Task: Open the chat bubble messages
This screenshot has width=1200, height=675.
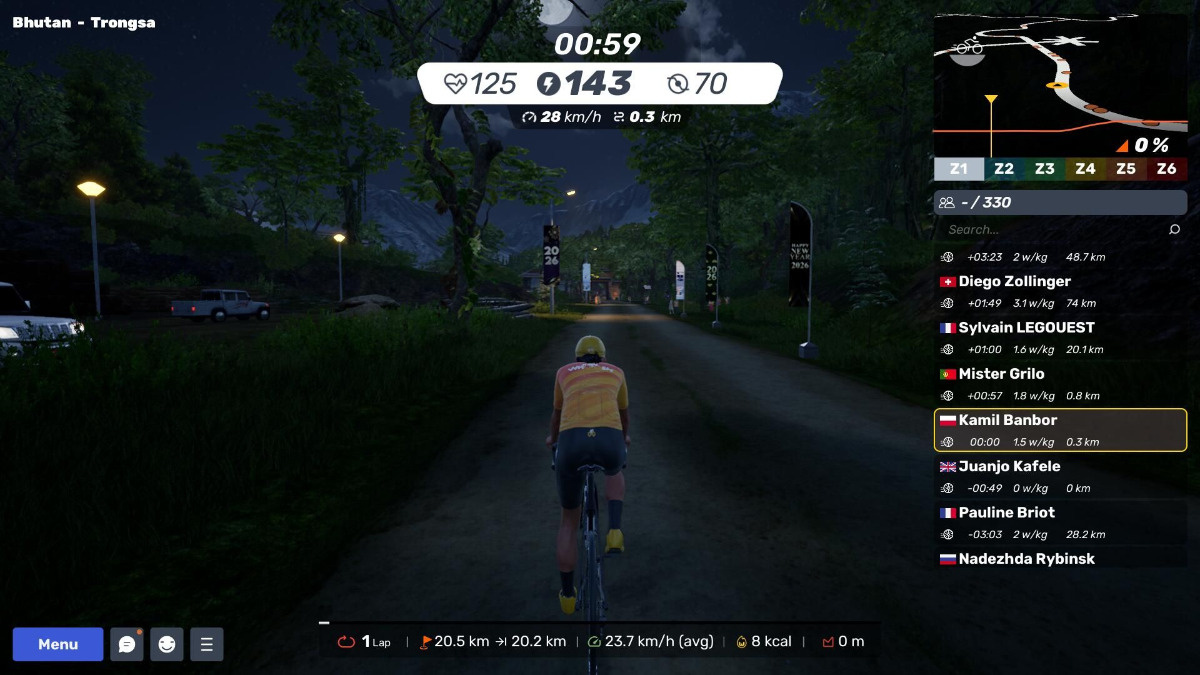Action: pyautogui.click(x=127, y=644)
